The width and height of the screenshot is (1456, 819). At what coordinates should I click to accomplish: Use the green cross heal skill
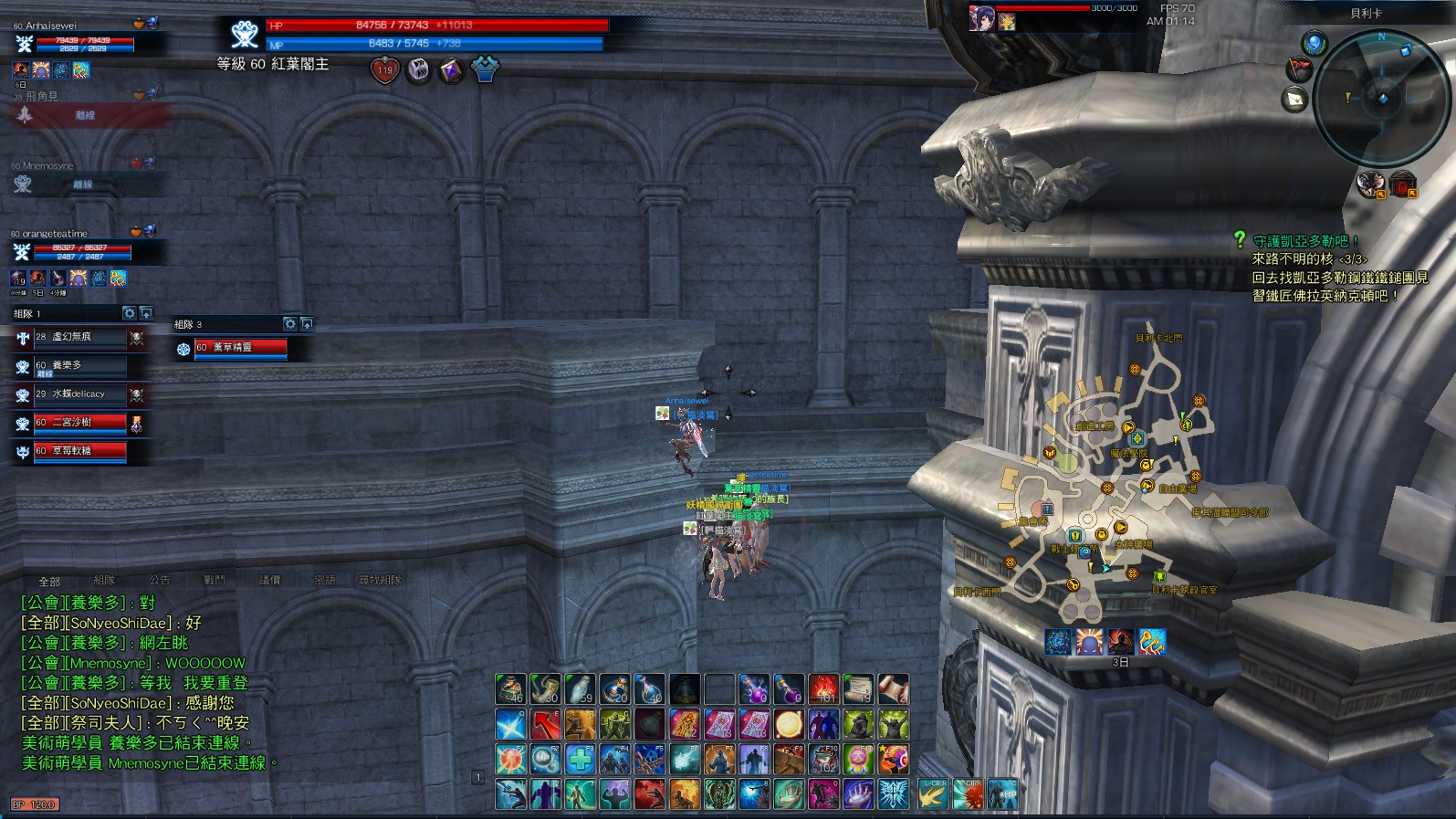pyautogui.click(x=581, y=759)
